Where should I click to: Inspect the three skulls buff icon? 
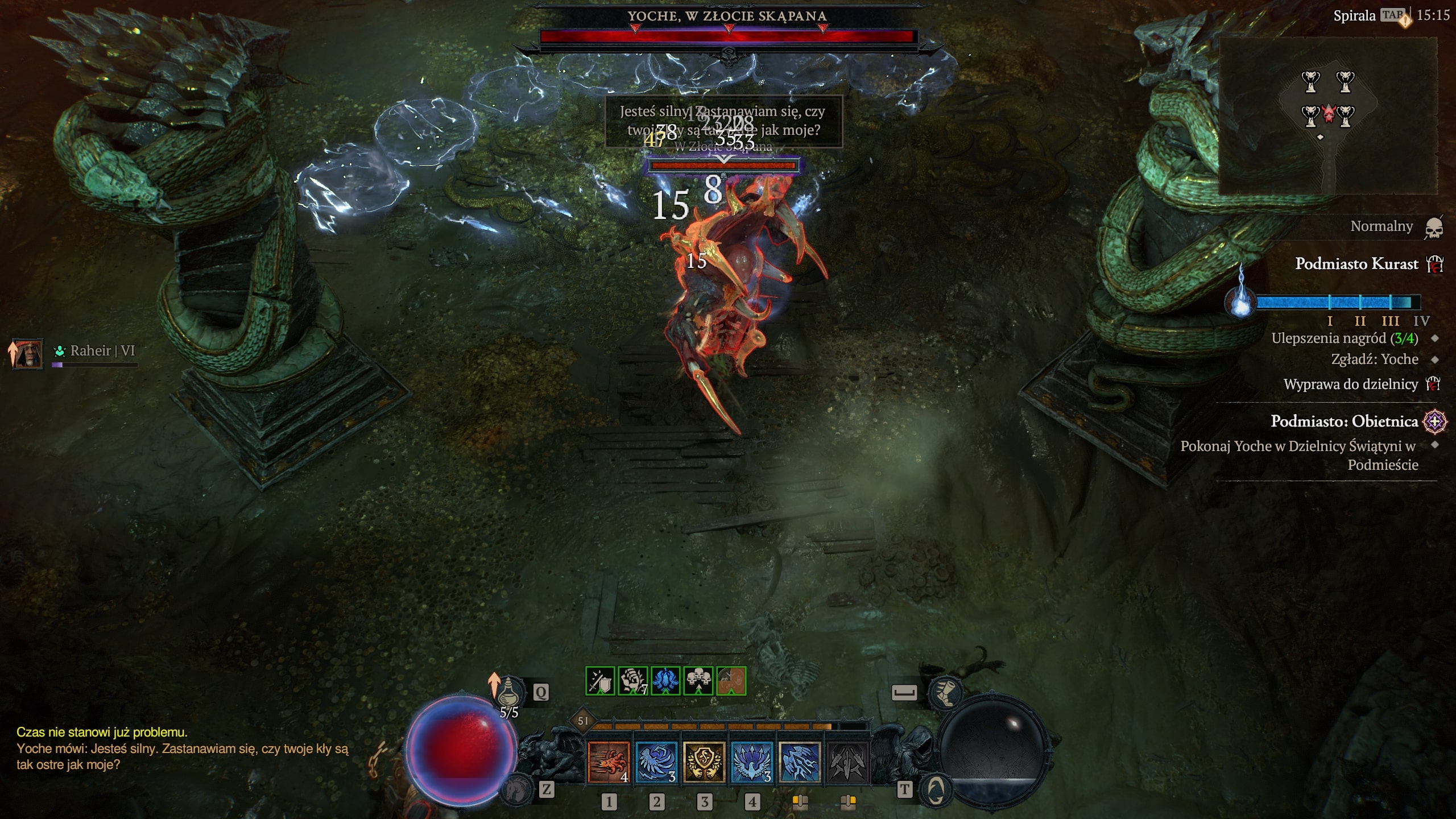pos(698,681)
